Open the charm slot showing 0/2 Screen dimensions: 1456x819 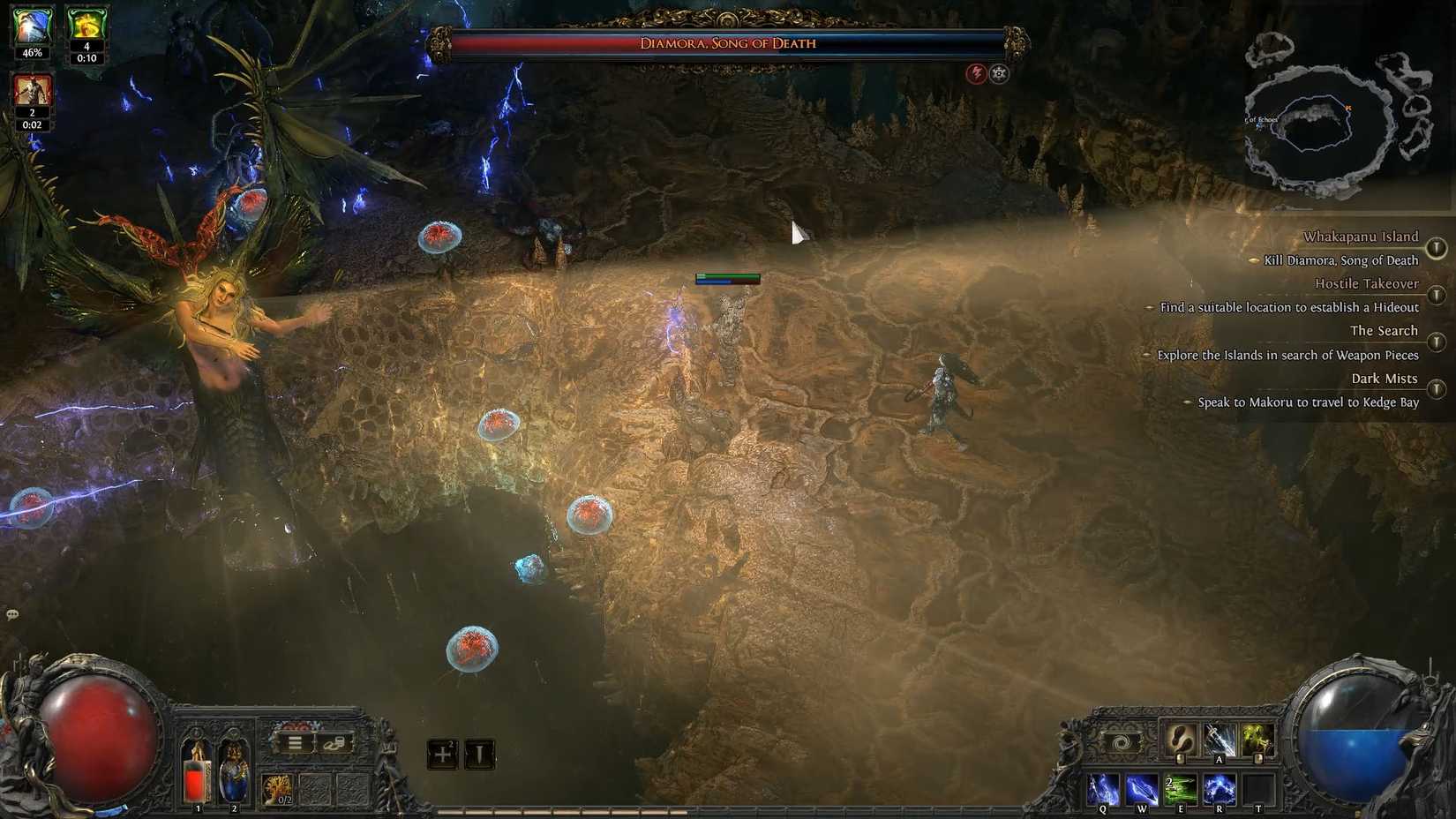(277, 791)
